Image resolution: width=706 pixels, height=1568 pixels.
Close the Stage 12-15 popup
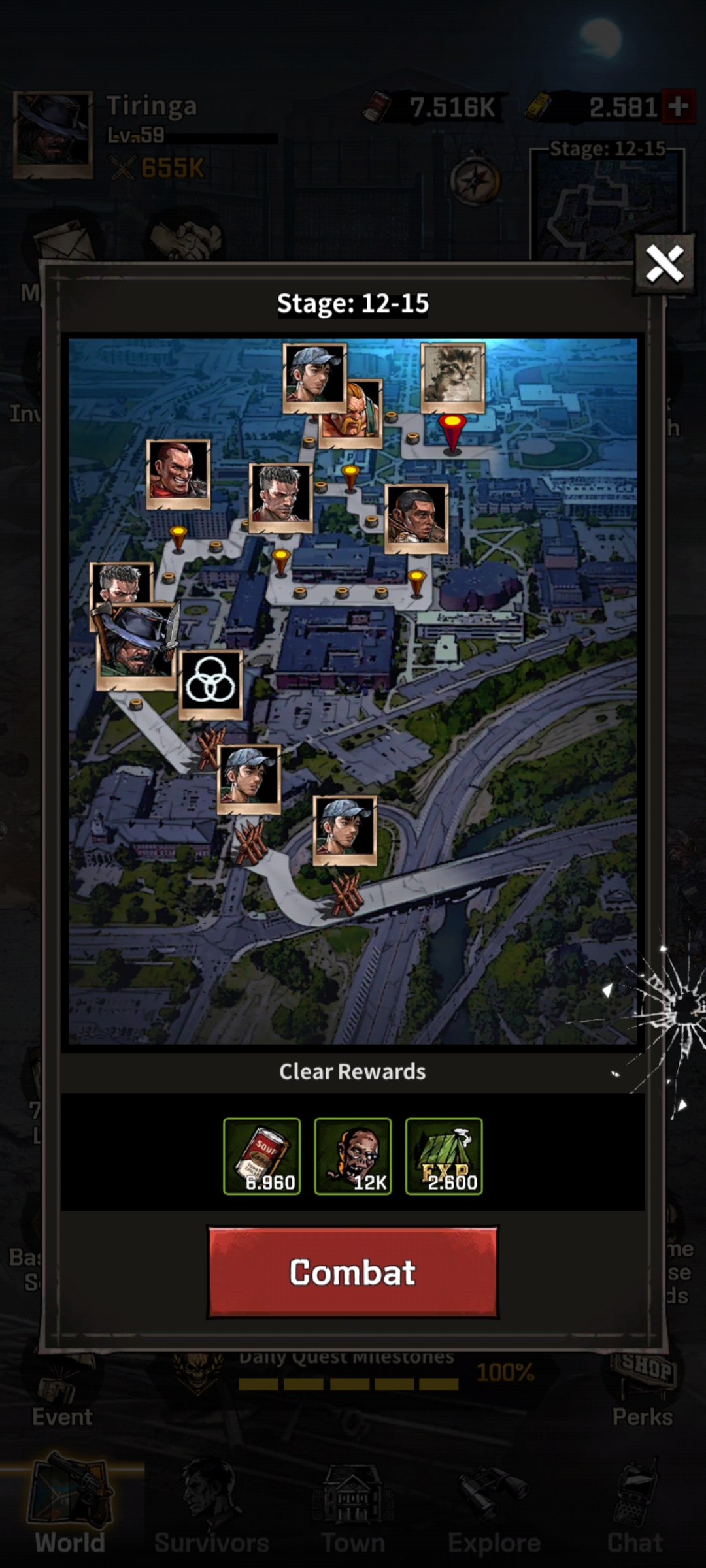coord(664,265)
